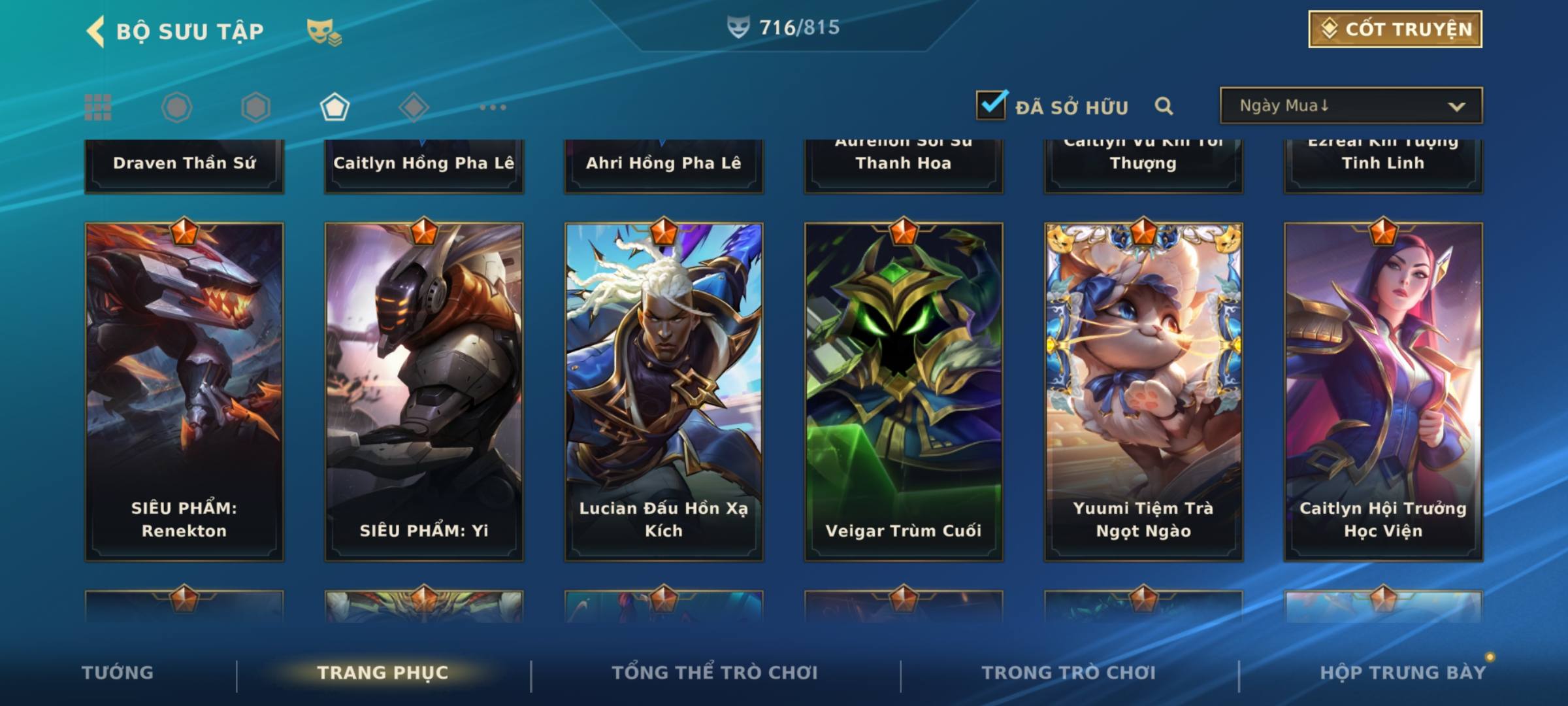Toggle the Đã Sở Hữu checkbox

point(991,105)
